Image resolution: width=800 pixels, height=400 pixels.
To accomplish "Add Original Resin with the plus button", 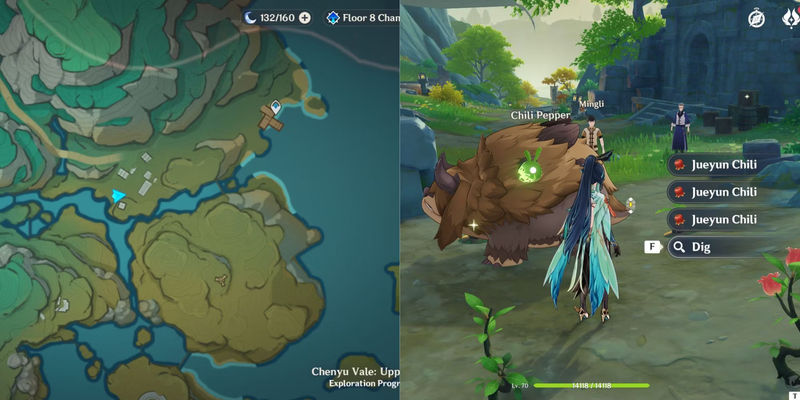I will [x=305, y=18].
